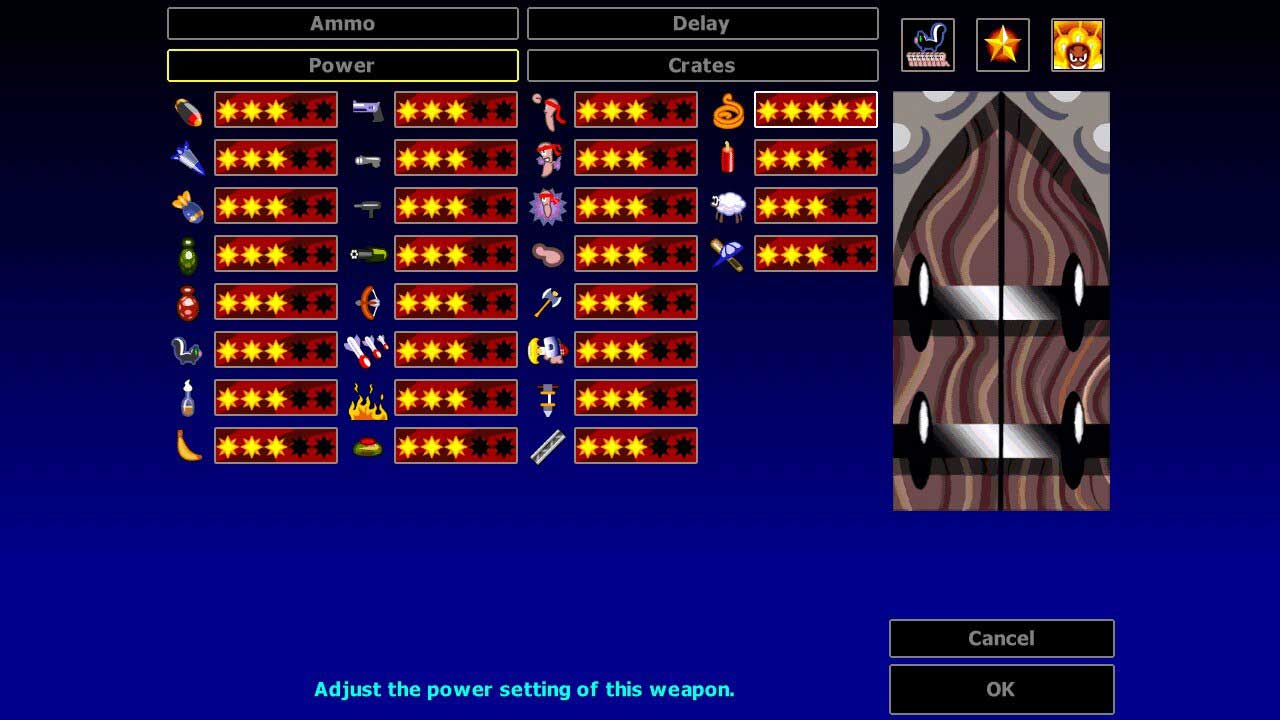Change the ninja rope power bar
The height and width of the screenshot is (720, 1280).
[816, 110]
